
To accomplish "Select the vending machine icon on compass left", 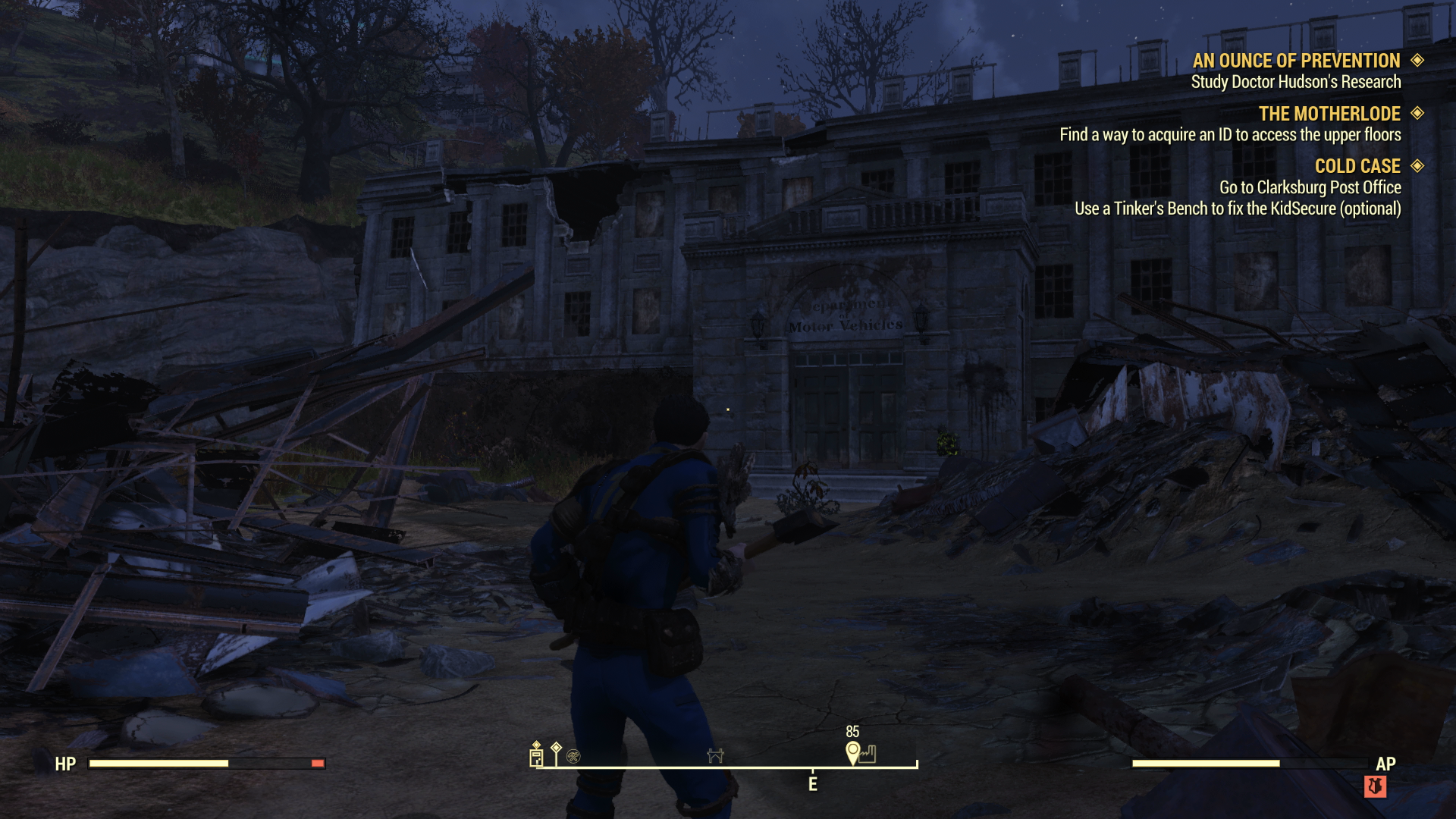I will (536, 756).
